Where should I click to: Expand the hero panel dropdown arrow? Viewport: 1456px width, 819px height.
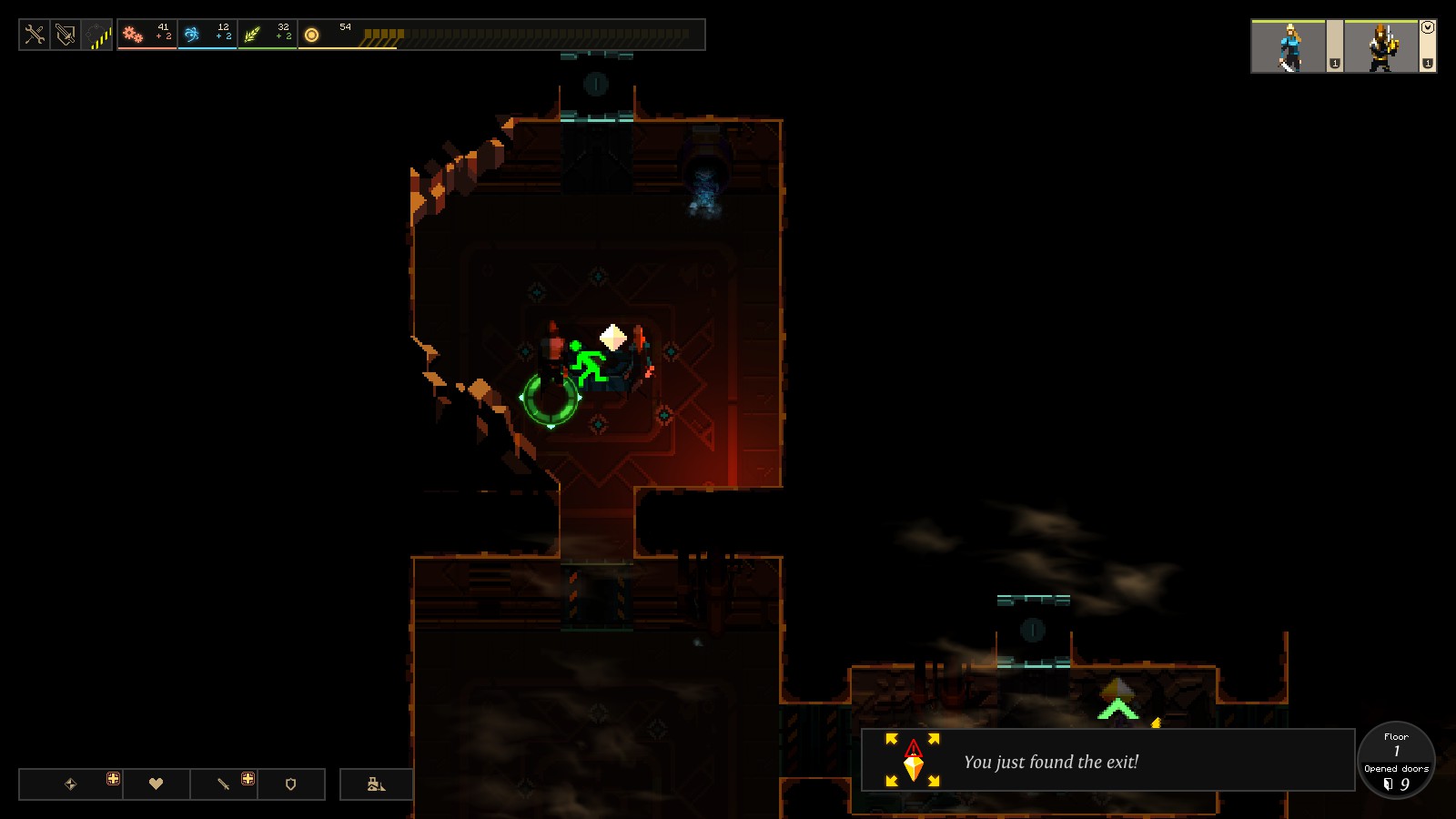tap(1428, 27)
